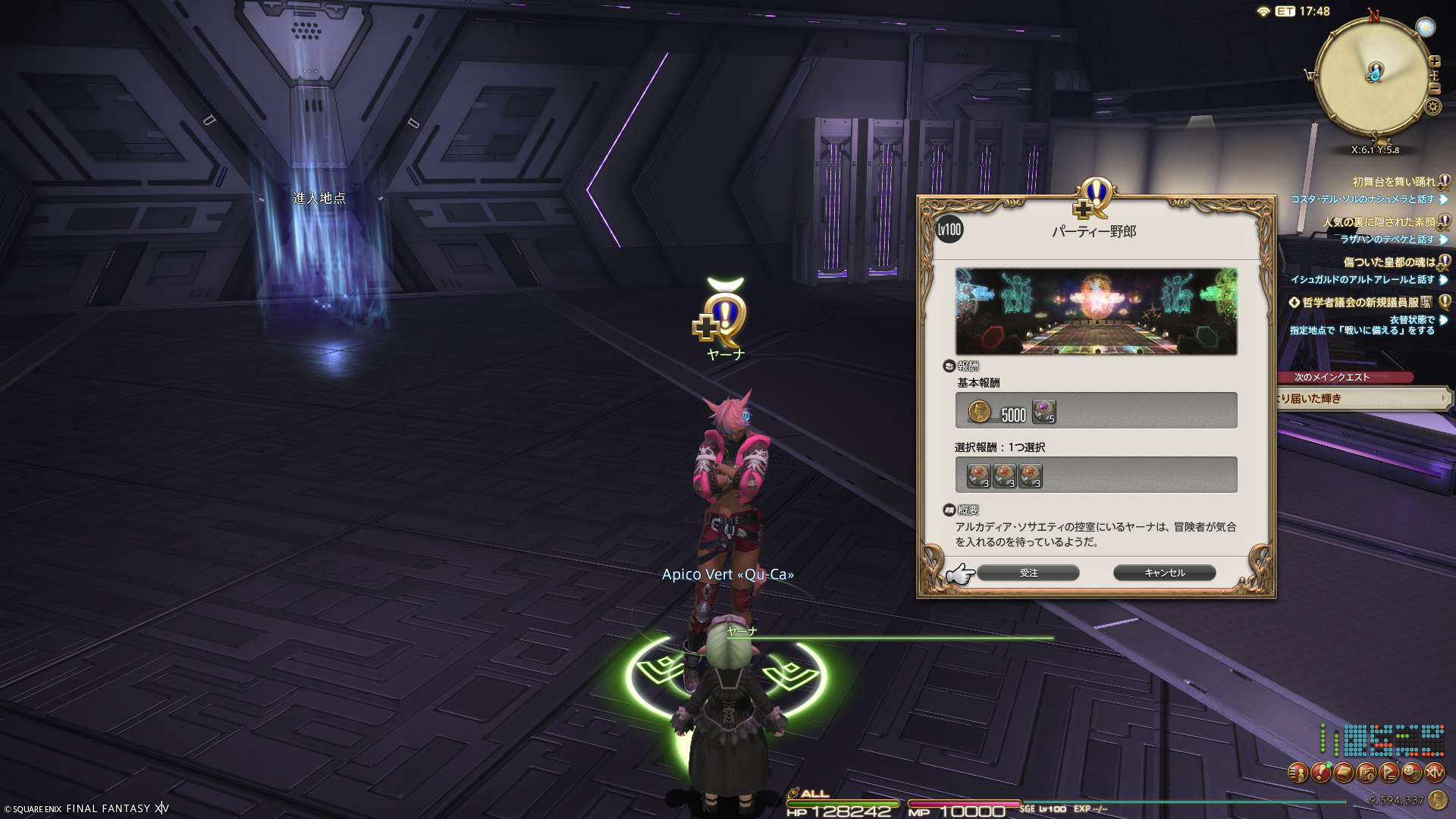Viewport: 1456px width, 819px height.
Task: Click the quest preview banner image
Action: pos(1096,311)
